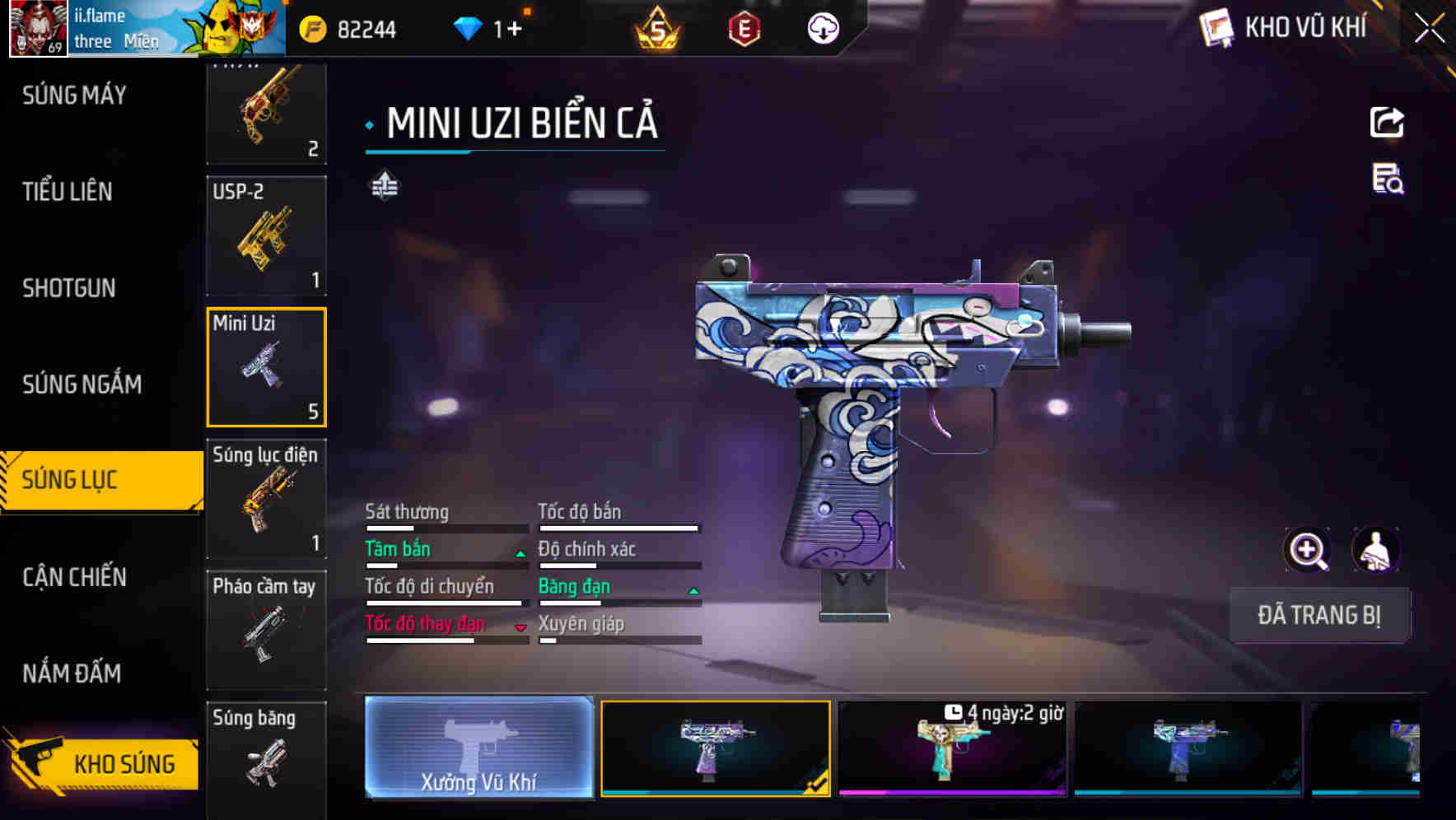
Task: Open the cloud download icon
Action: (x=823, y=30)
